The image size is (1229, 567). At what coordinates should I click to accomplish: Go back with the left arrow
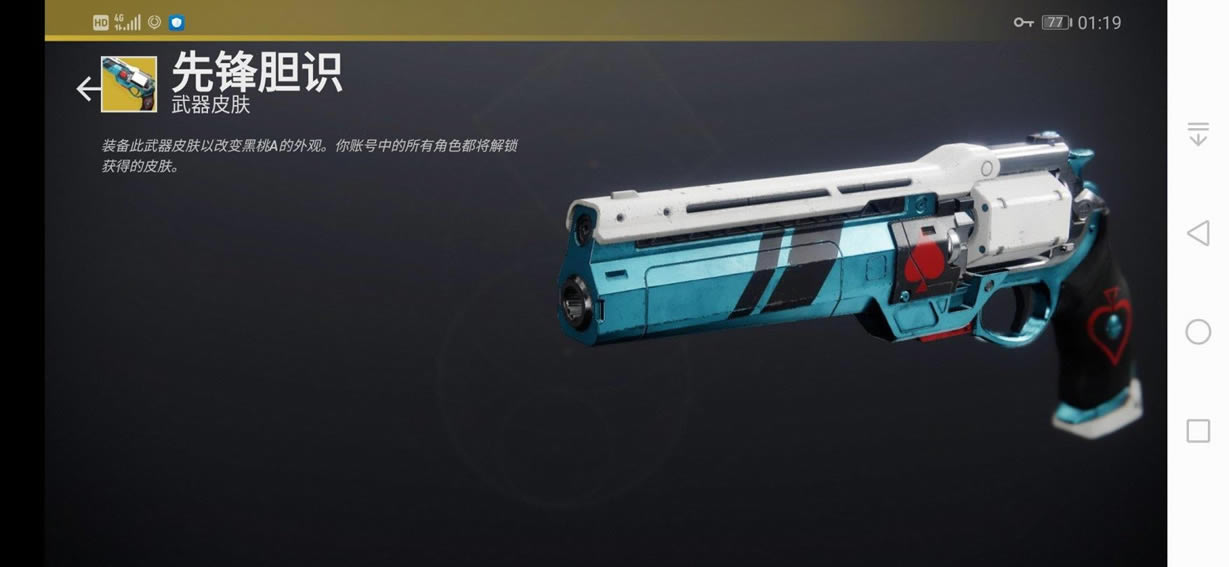88,89
